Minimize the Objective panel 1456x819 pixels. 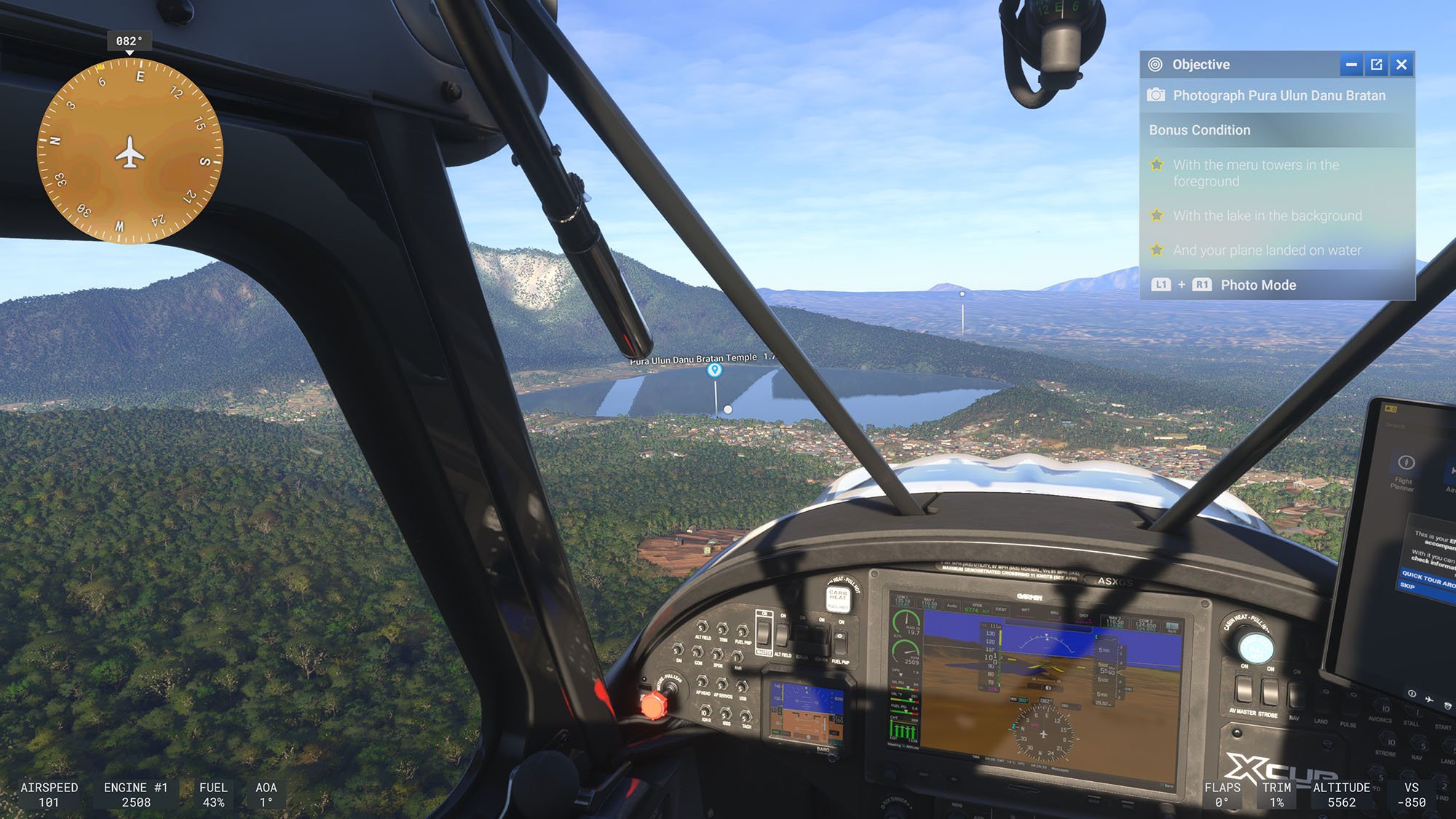tap(1351, 65)
